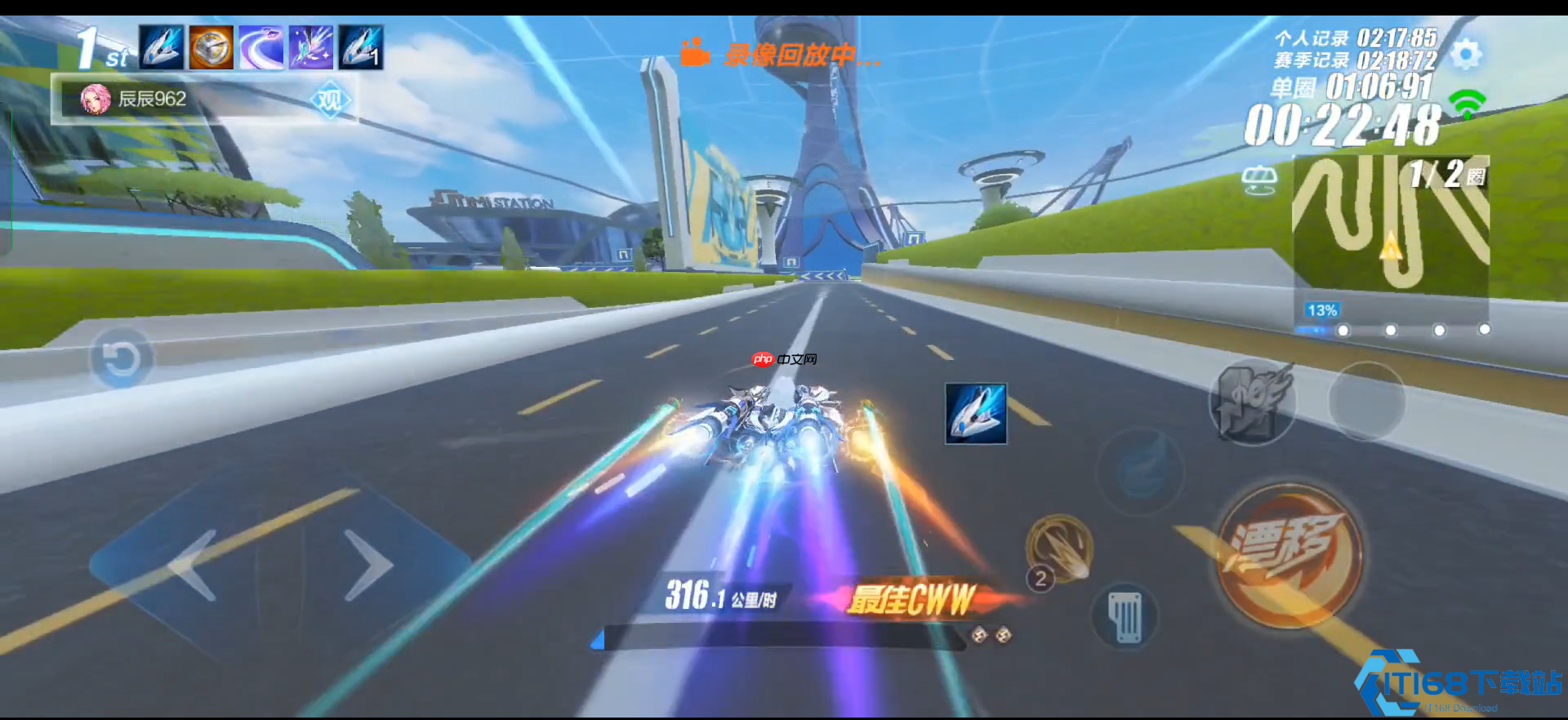1568x720 pixels.
Task: Tap the empty round button beside graffiti skill
Action: tap(1366, 401)
